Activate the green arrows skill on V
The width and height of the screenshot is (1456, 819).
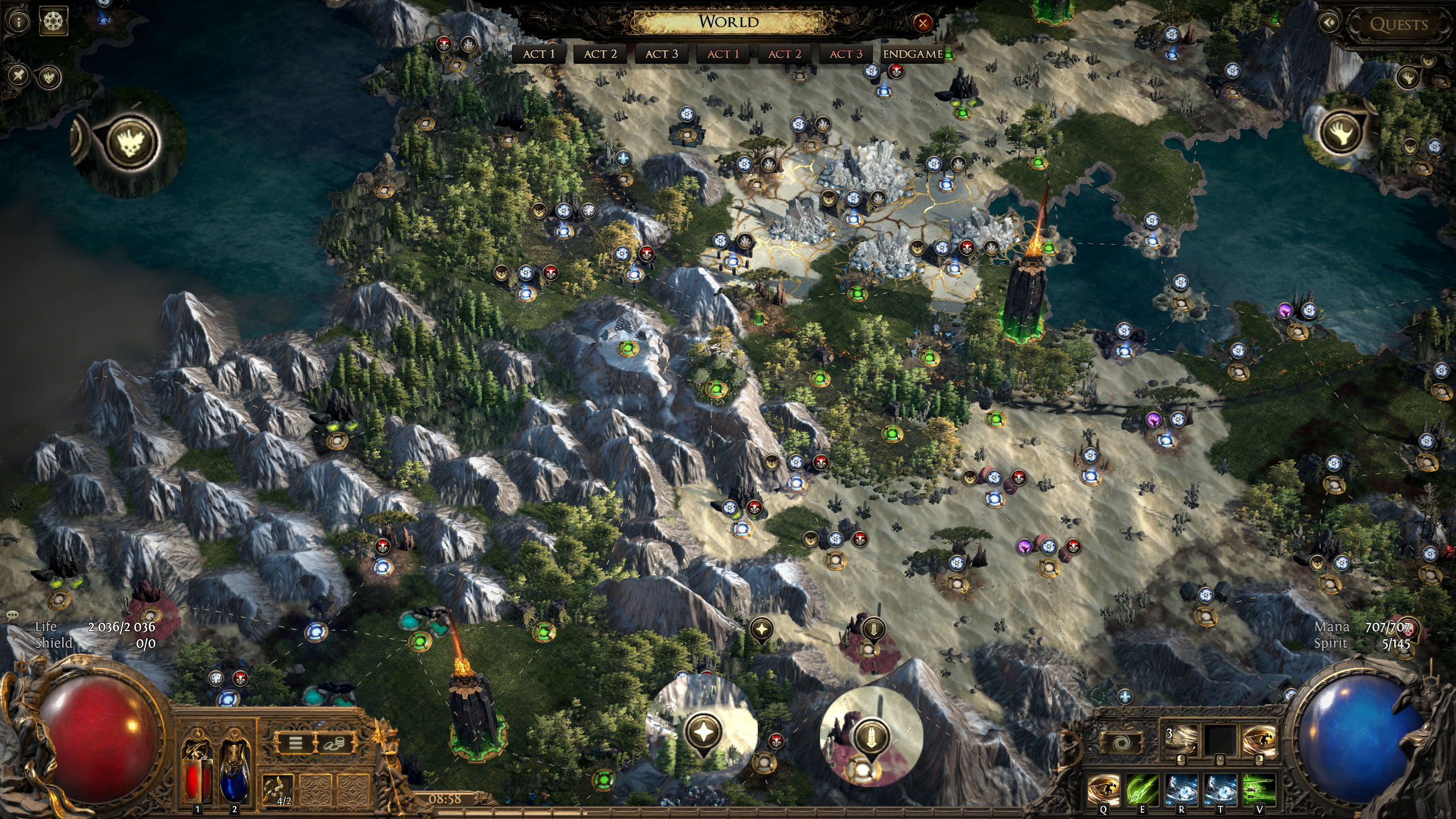1259,789
